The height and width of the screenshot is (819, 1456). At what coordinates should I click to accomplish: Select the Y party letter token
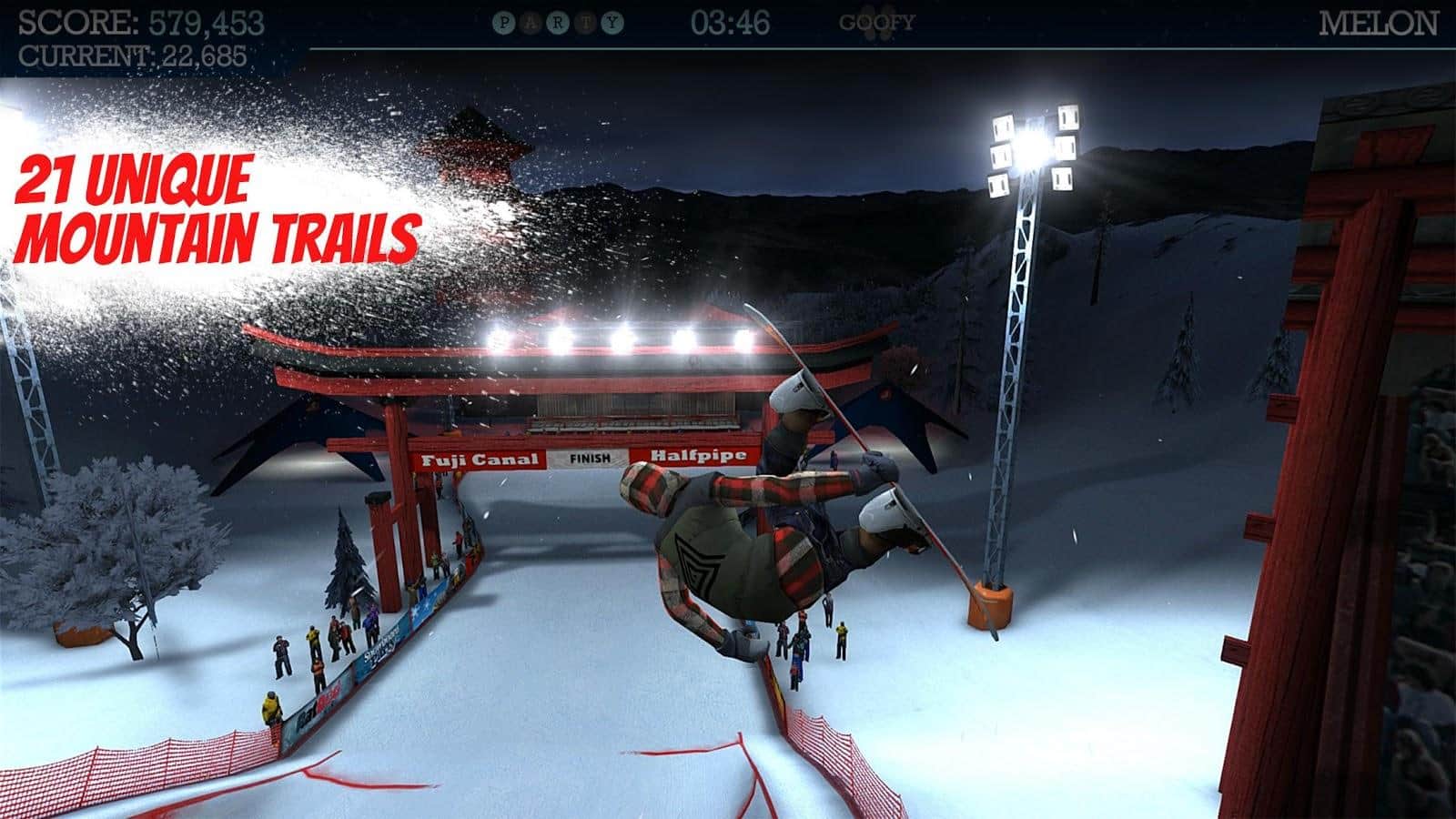click(612, 21)
